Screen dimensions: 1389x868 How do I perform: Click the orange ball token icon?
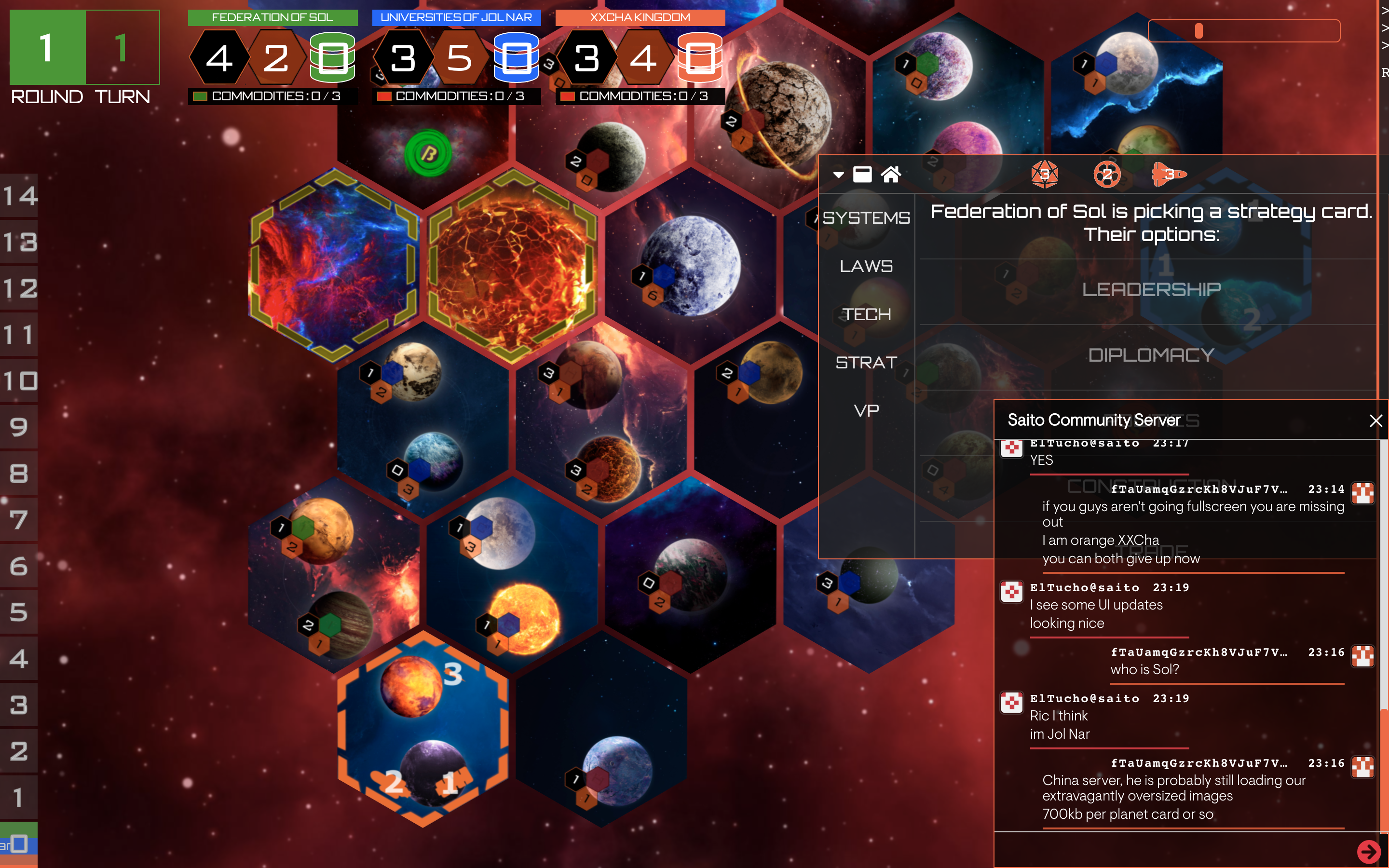[1106, 174]
